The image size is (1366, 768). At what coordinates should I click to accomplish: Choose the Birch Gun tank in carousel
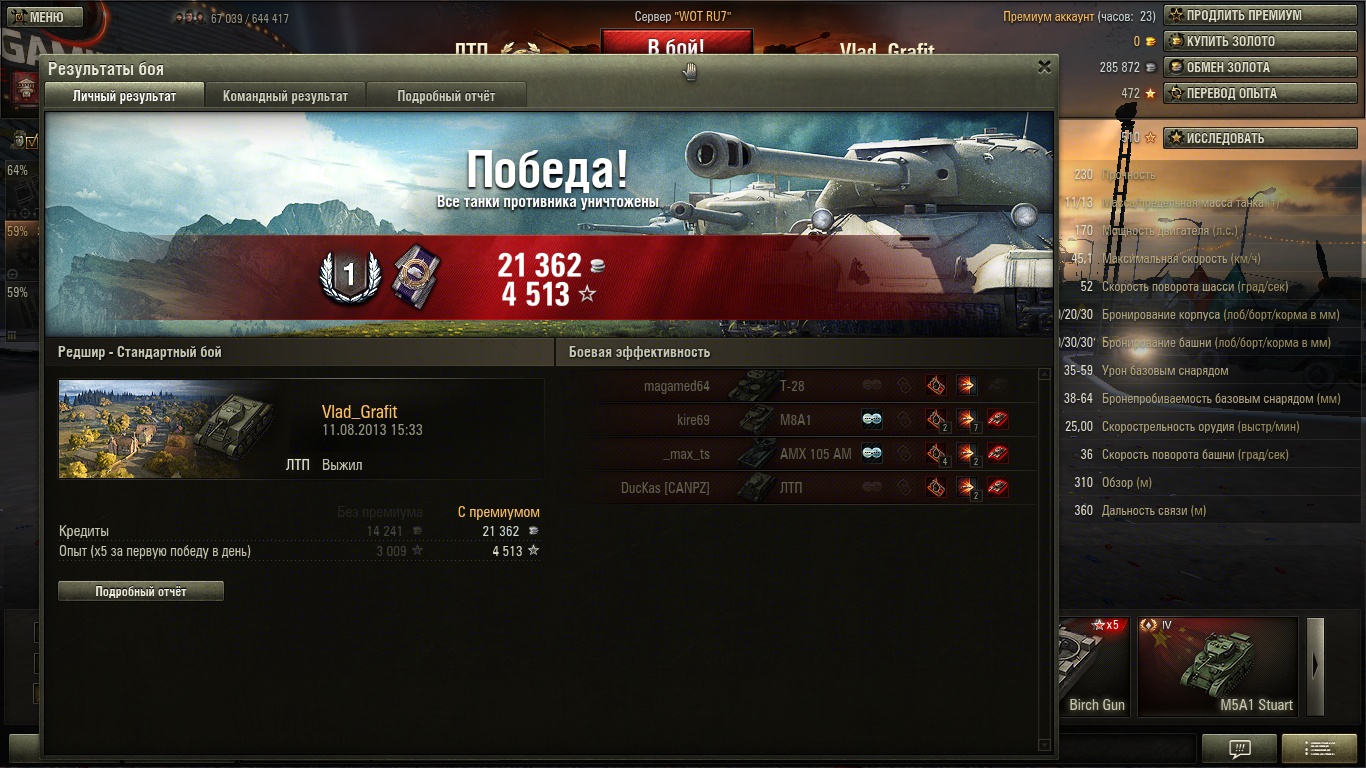1092,666
